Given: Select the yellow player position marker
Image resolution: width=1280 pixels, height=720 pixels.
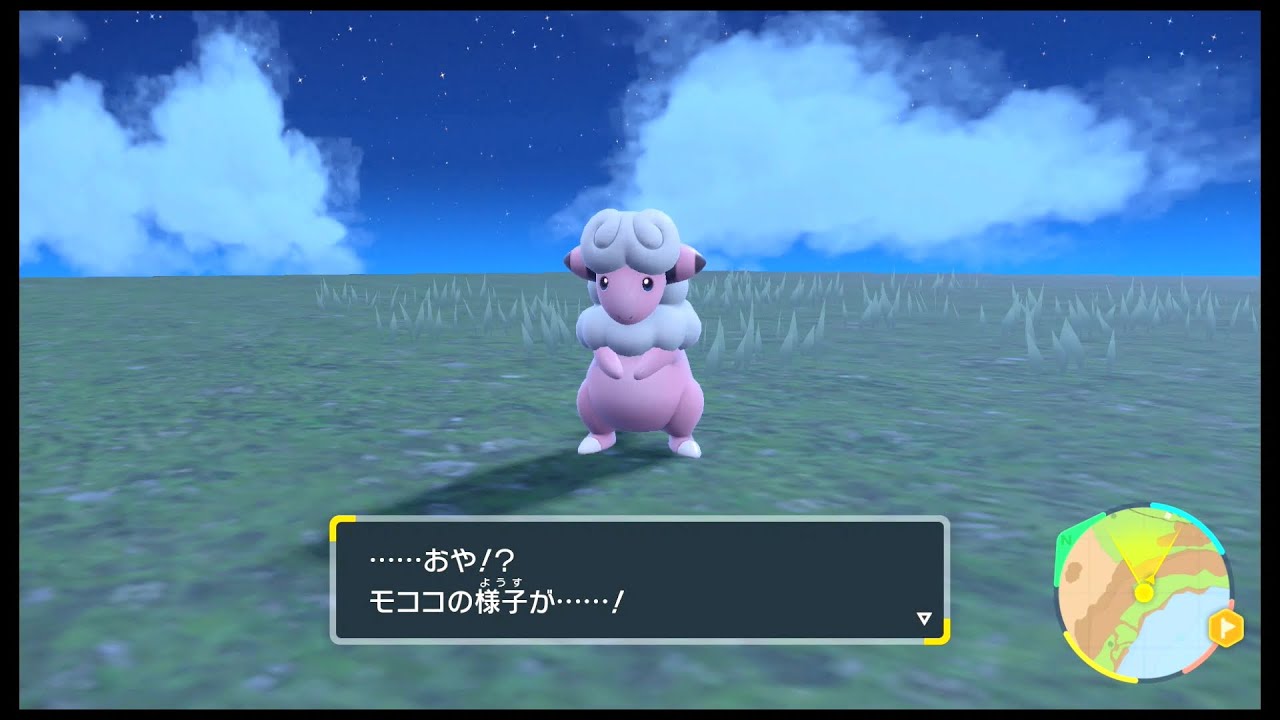Looking at the screenshot, I should click(1144, 592).
